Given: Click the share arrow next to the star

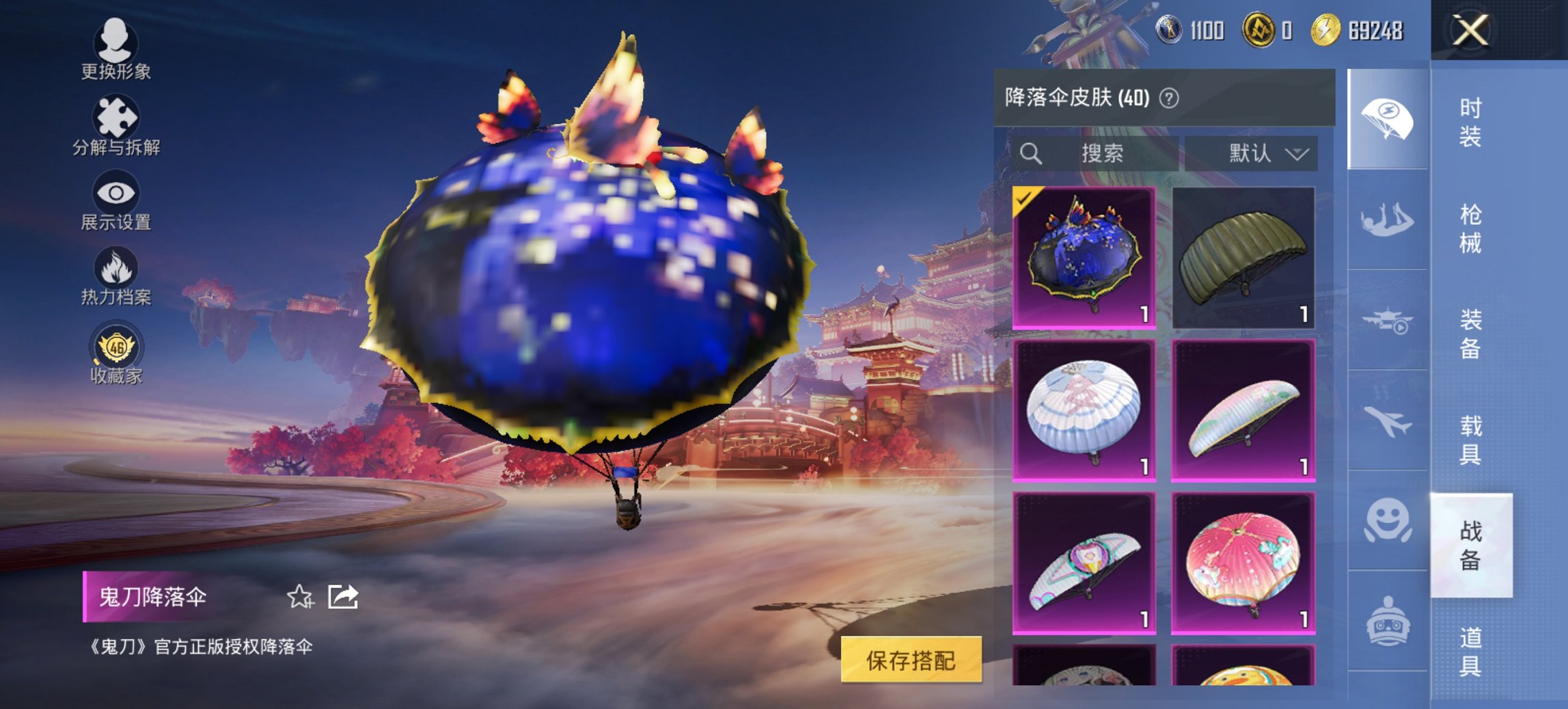Looking at the screenshot, I should tap(344, 596).
